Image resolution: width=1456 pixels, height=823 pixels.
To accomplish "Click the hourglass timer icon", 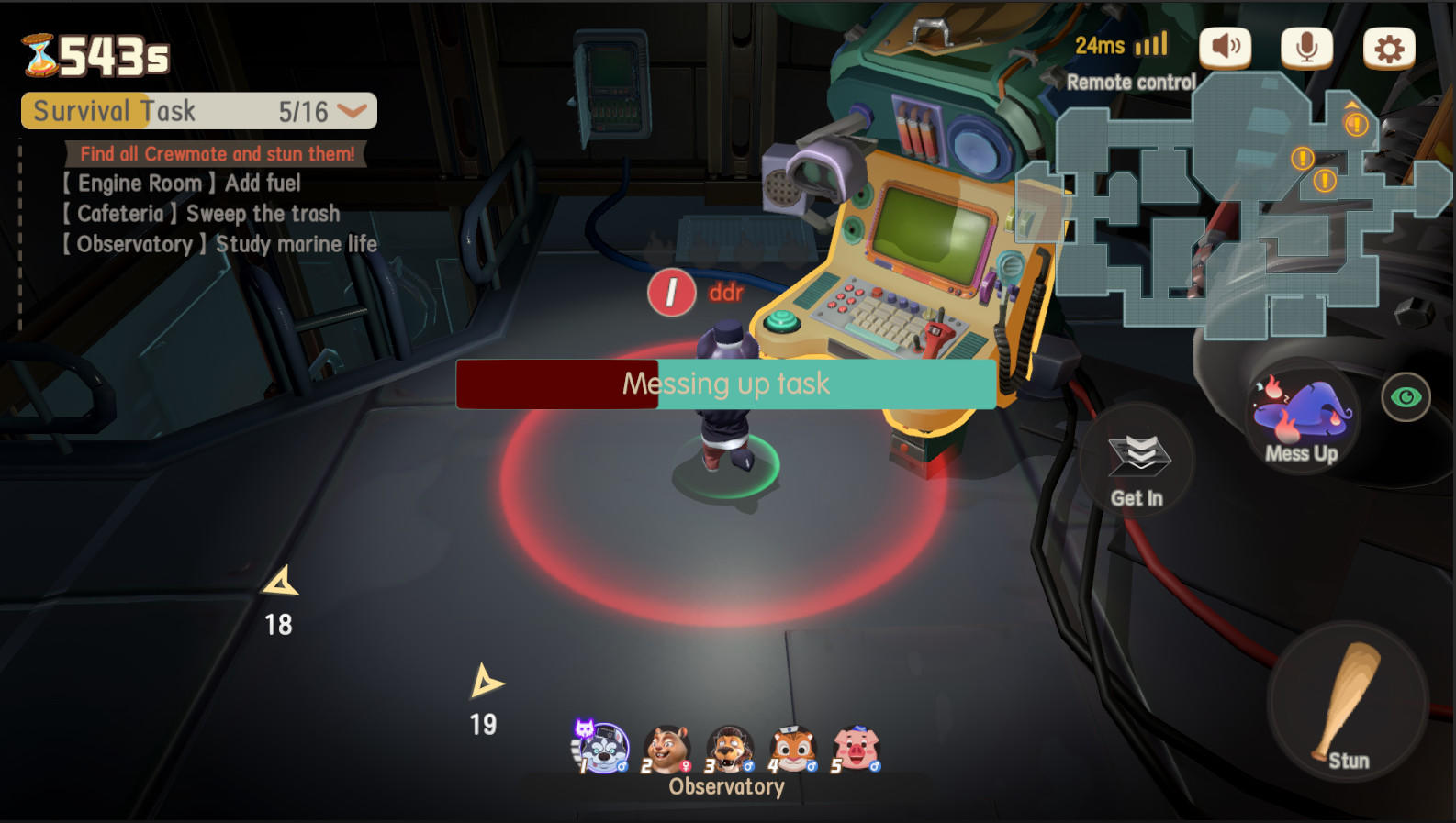I will tap(39, 57).
